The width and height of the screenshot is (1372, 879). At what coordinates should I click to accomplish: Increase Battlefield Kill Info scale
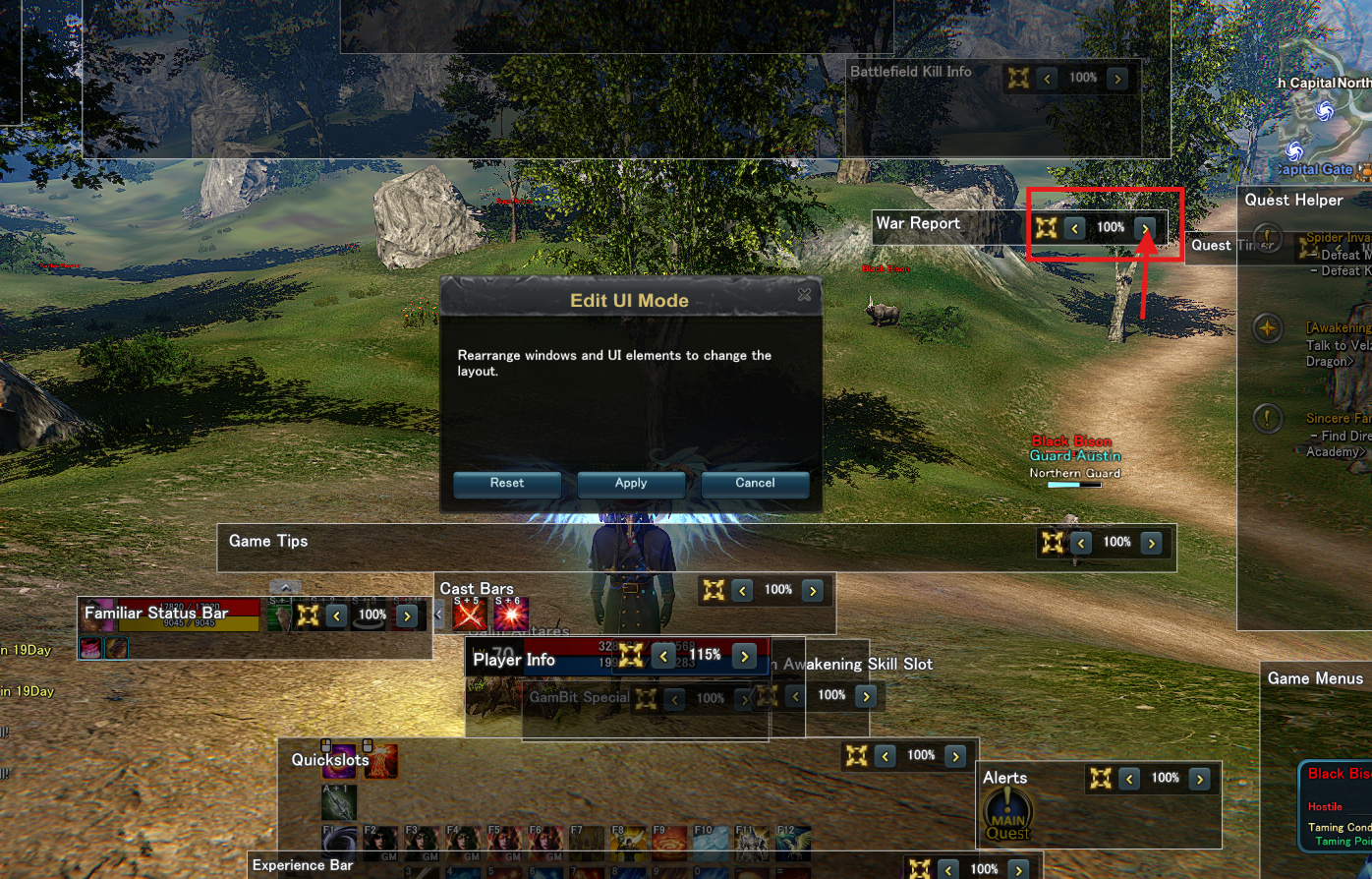(1117, 79)
